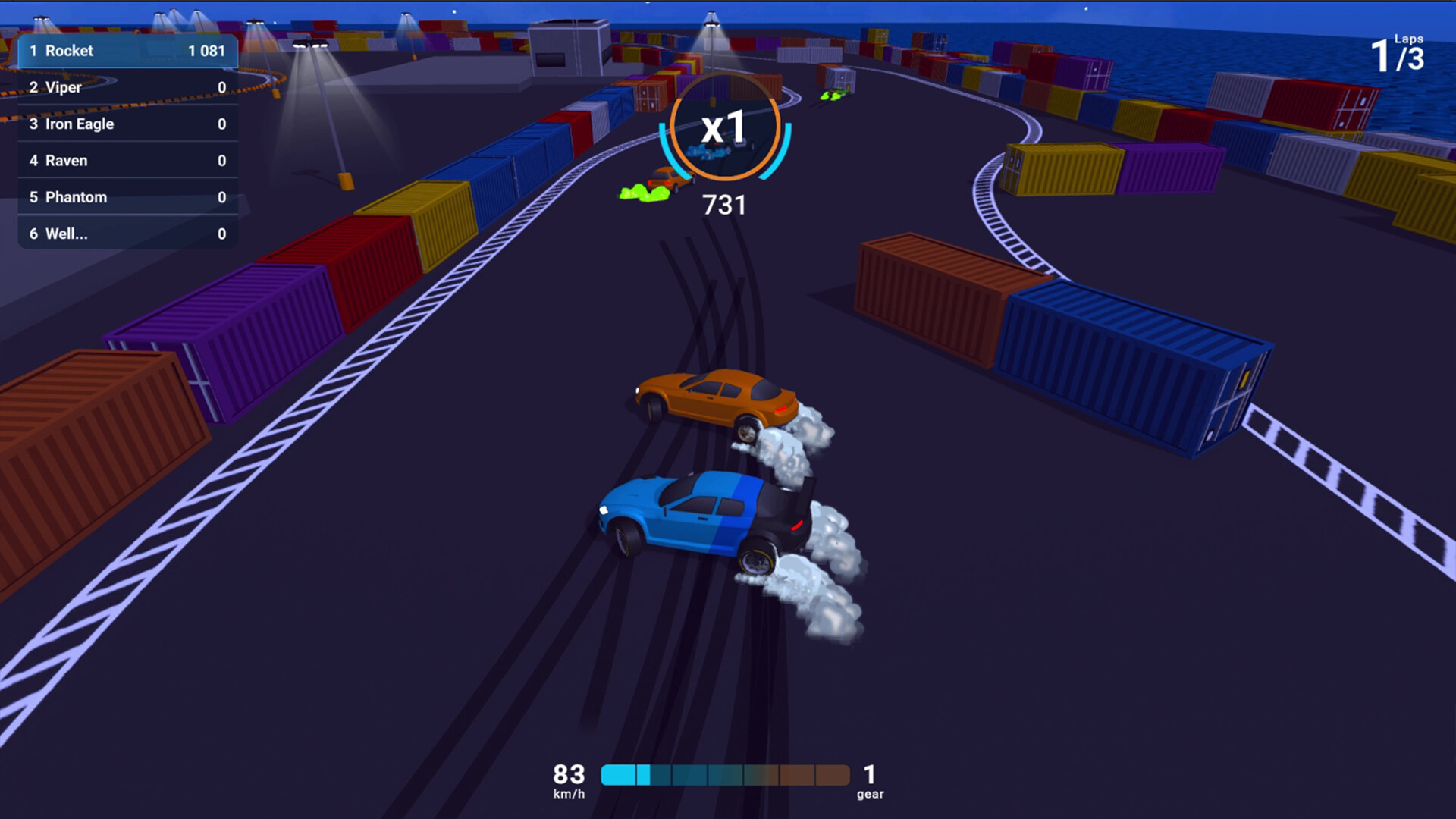
Task: Select the gear indicator showing 1
Action: pos(869,777)
